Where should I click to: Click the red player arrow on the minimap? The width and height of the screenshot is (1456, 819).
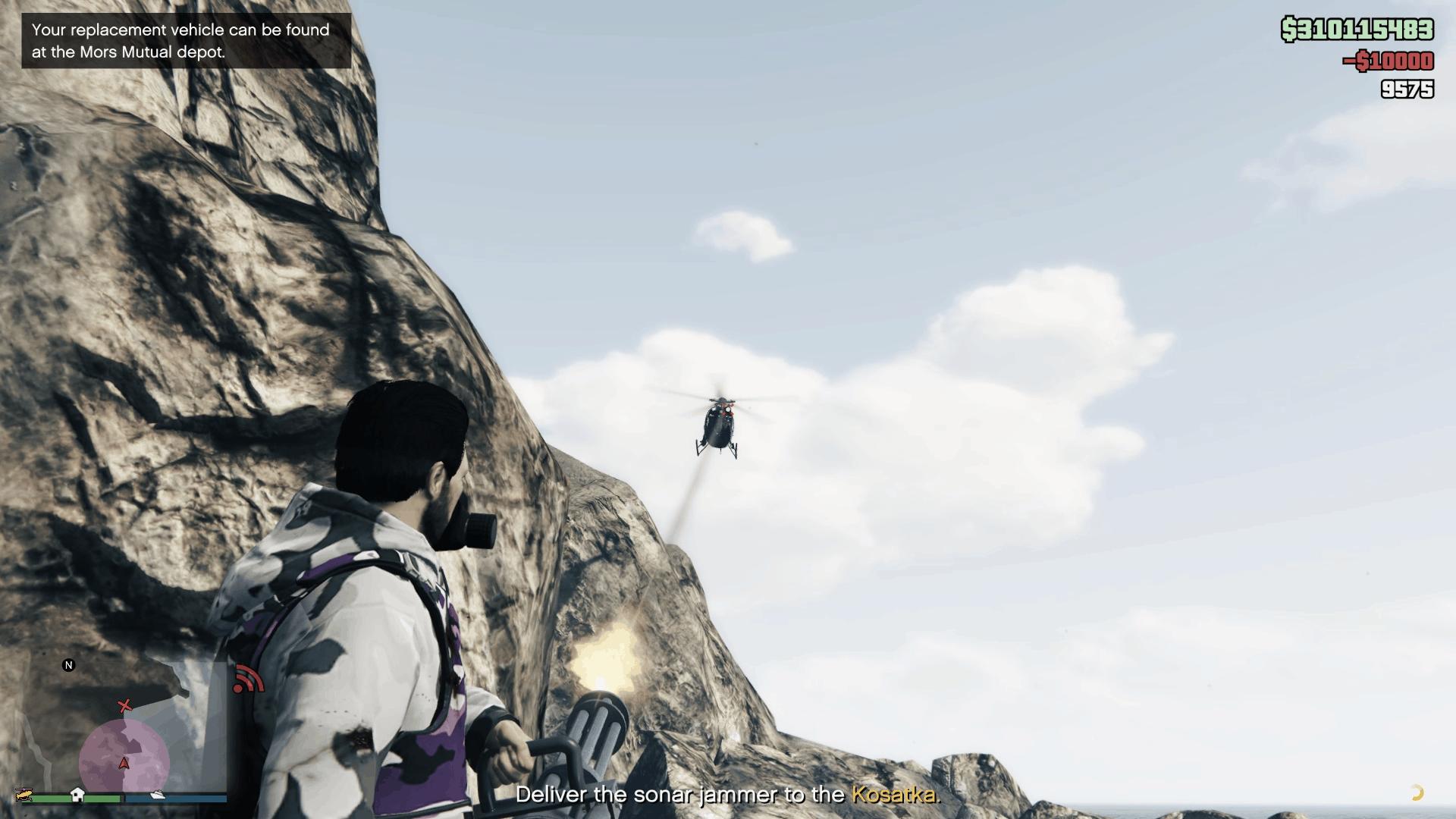tap(124, 762)
